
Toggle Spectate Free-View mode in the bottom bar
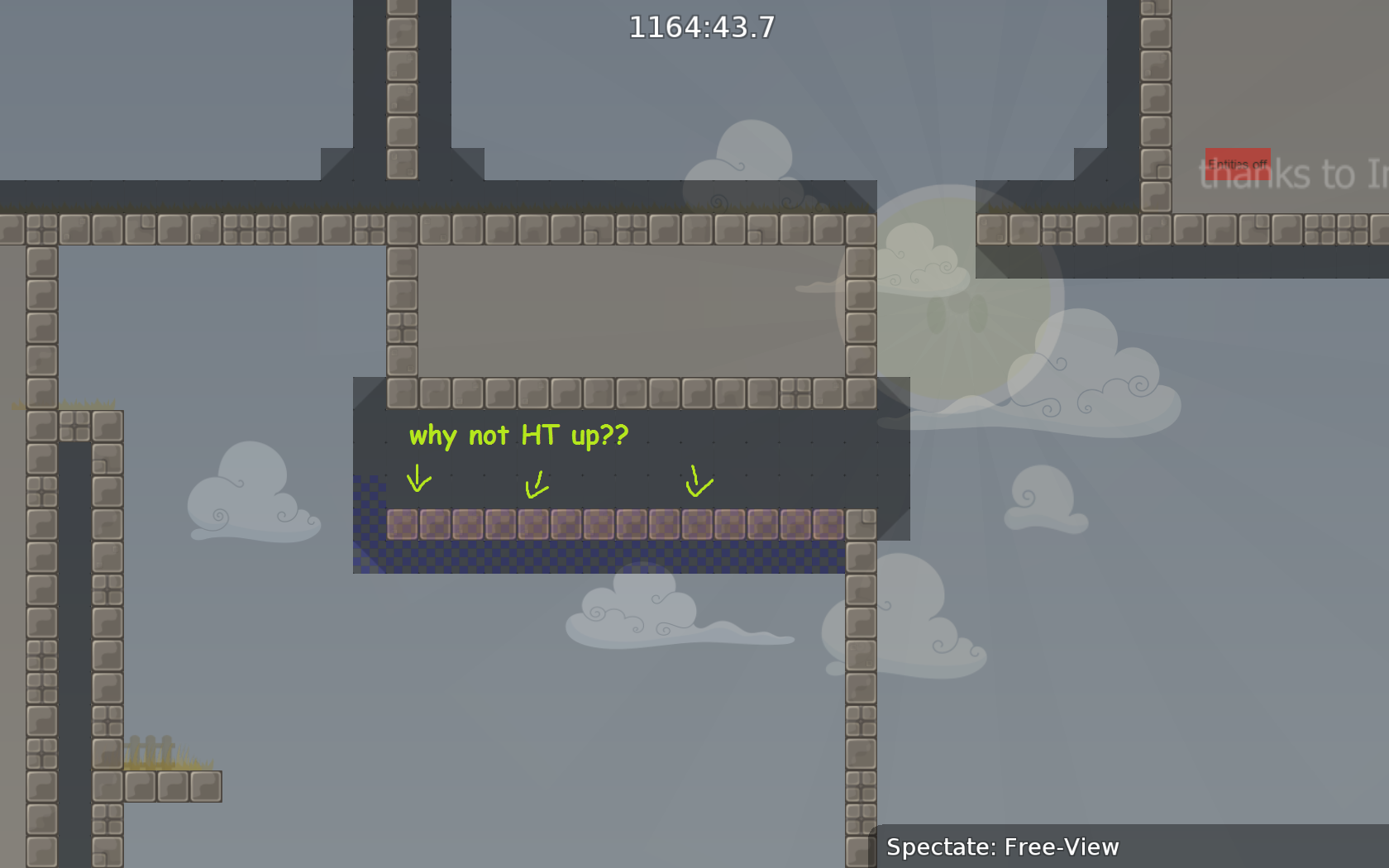[1002, 847]
